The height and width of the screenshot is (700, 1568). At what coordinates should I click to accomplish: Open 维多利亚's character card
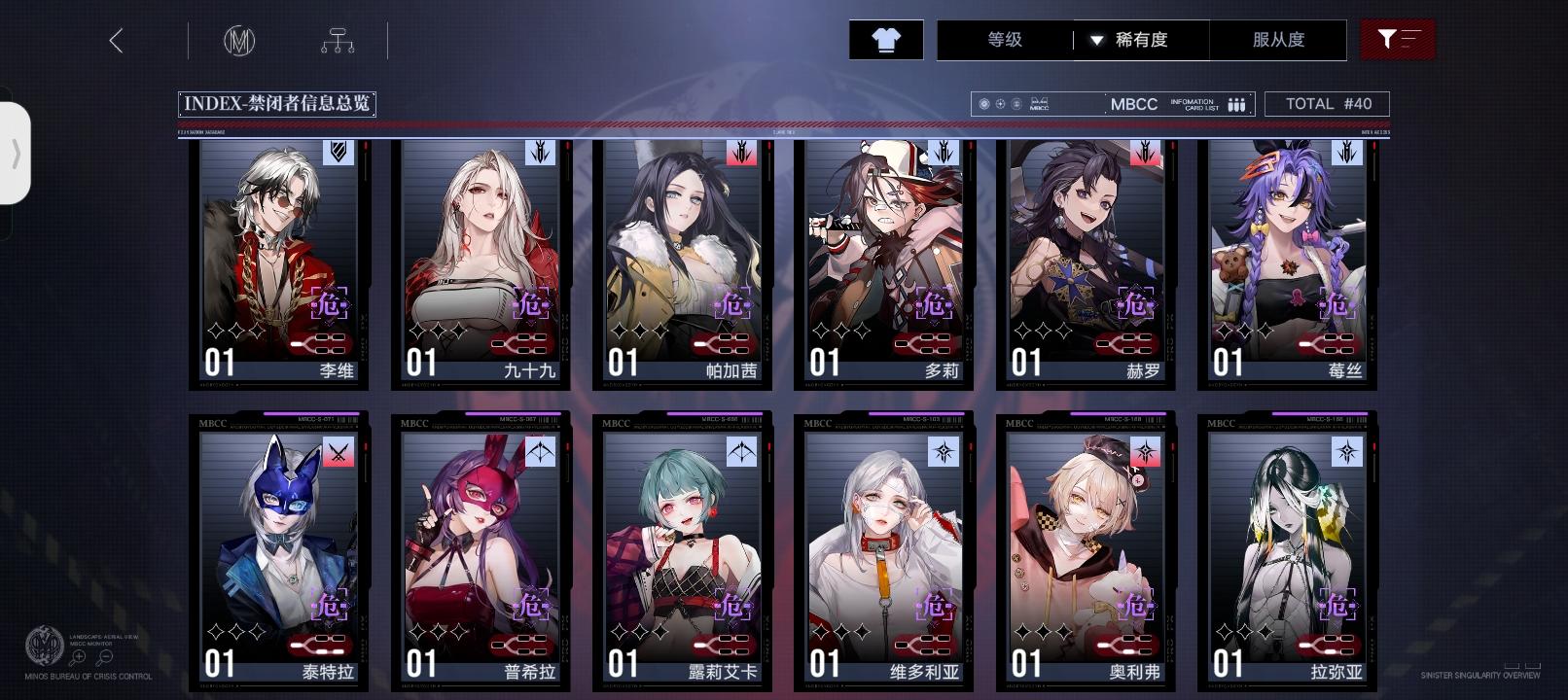(883, 554)
